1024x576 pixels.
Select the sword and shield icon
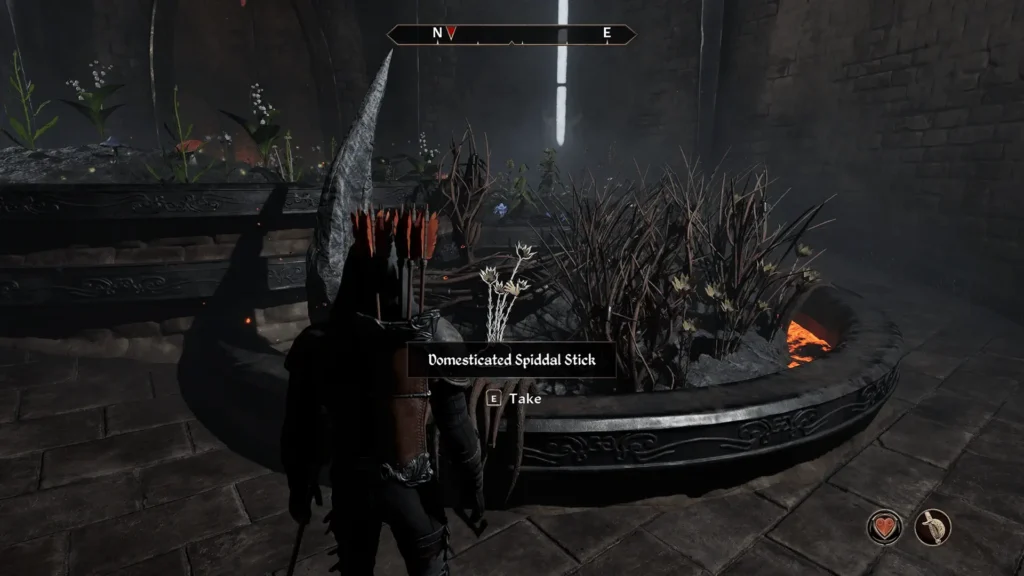pyautogui.click(x=932, y=527)
